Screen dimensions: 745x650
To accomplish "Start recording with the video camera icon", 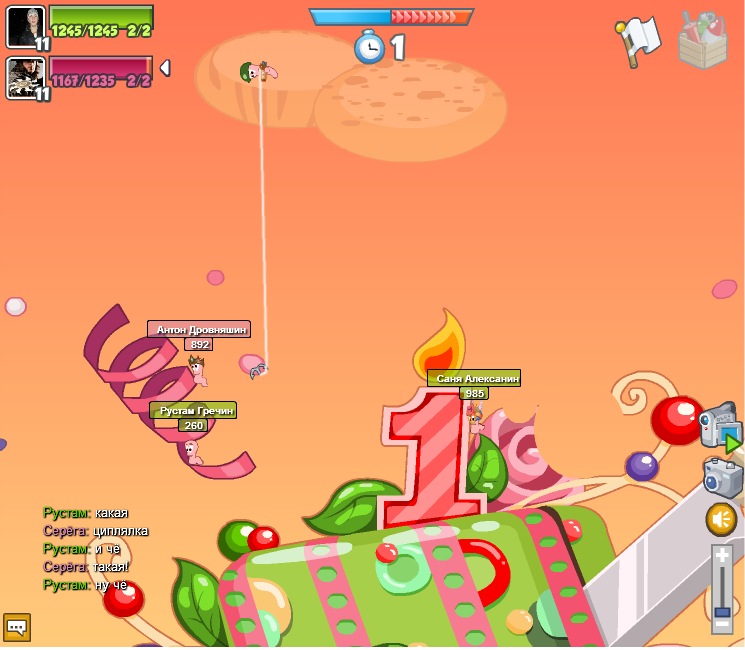I will point(718,426).
